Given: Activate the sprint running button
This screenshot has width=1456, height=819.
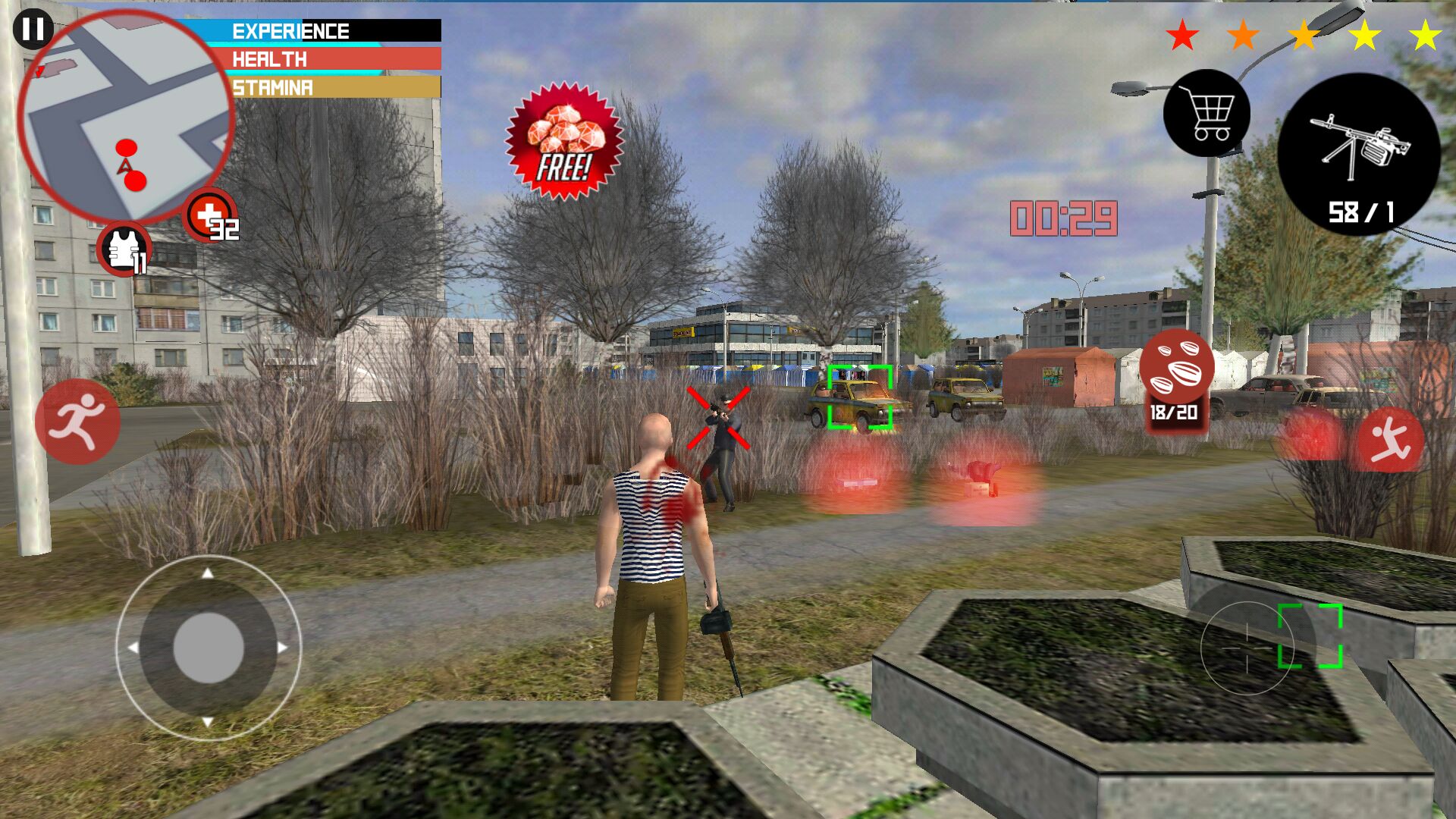Looking at the screenshot, I should (77, 422).
